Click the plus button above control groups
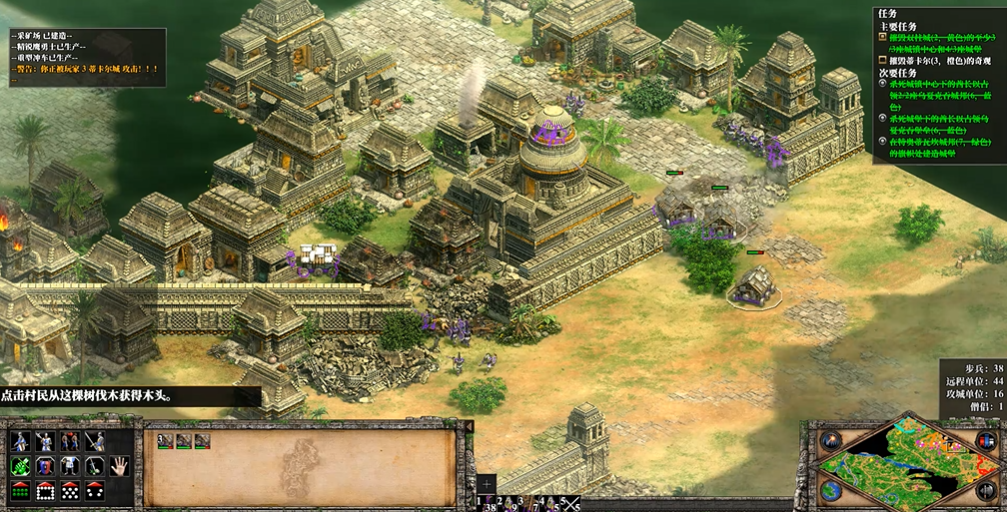The image size is (1007, 512). [486, 483]
